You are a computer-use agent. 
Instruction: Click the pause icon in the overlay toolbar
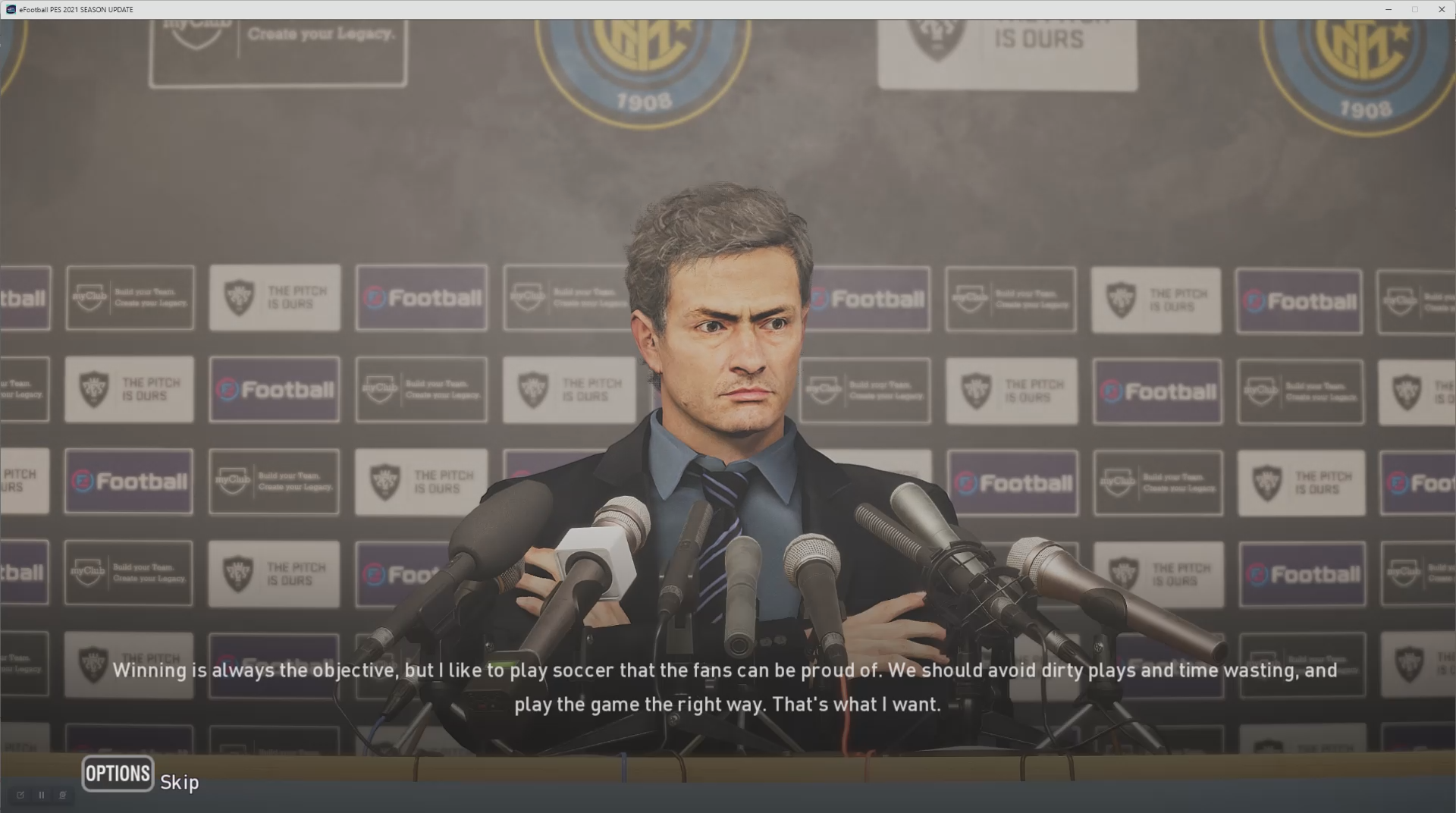(x=42, y=795)
